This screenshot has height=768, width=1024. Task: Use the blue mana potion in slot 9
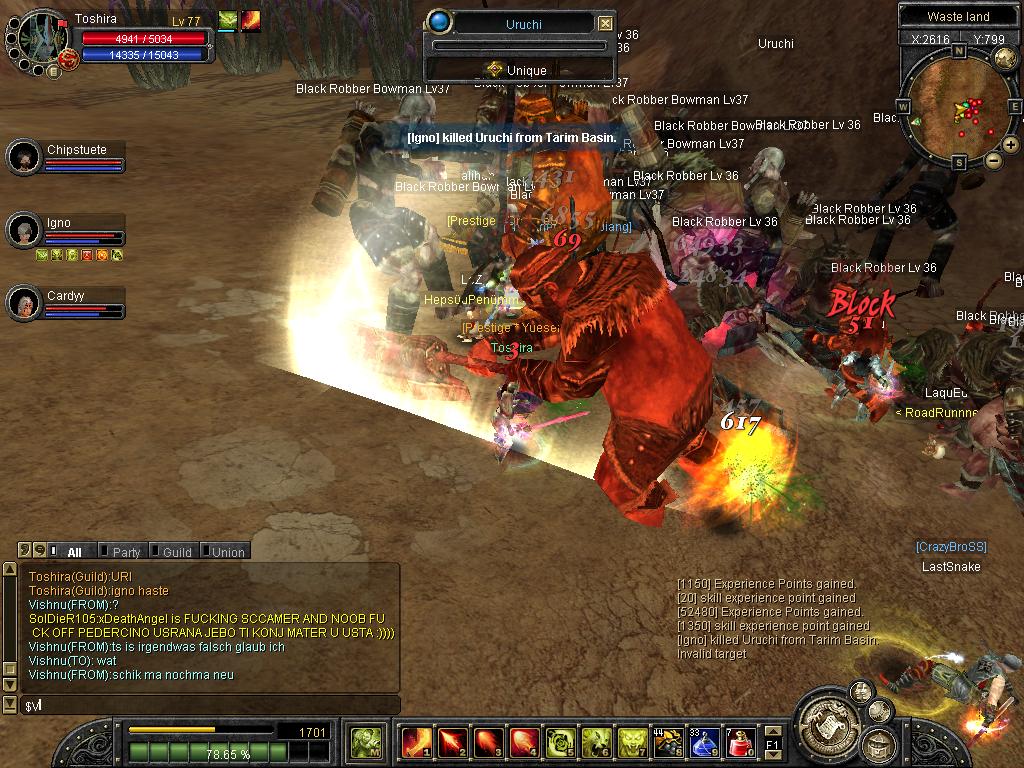[x=704, y=742]
